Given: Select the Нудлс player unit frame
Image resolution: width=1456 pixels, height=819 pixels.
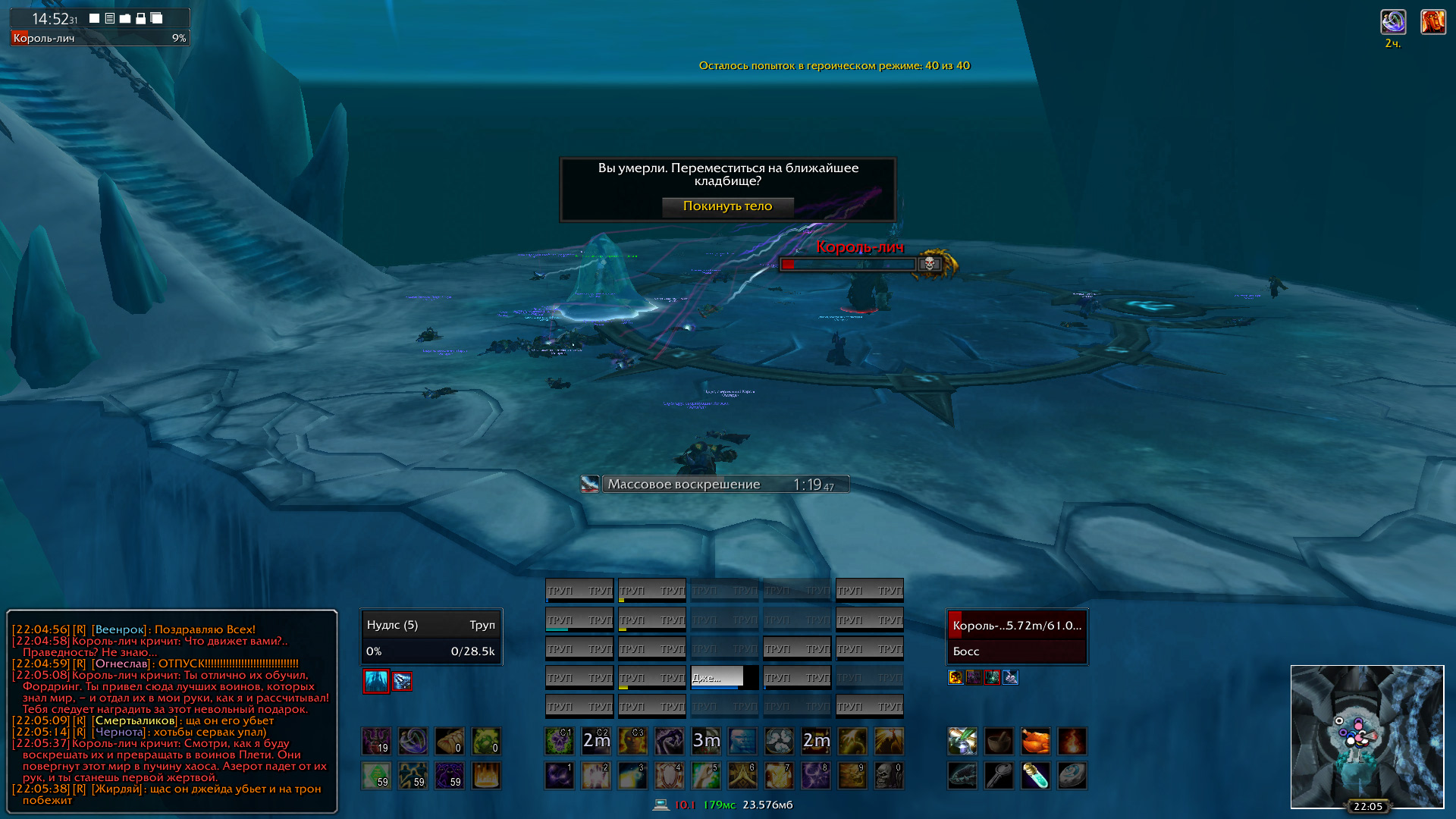Looking at the screenshot, I should (x=431, y=637).
